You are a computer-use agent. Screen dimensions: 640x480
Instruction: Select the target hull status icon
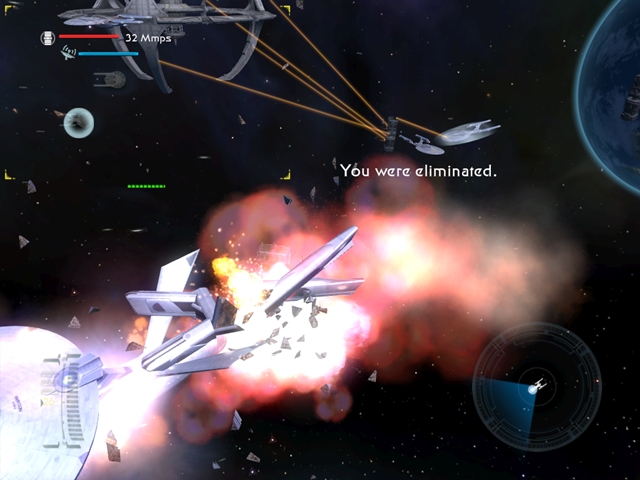[x=47, y=38]
